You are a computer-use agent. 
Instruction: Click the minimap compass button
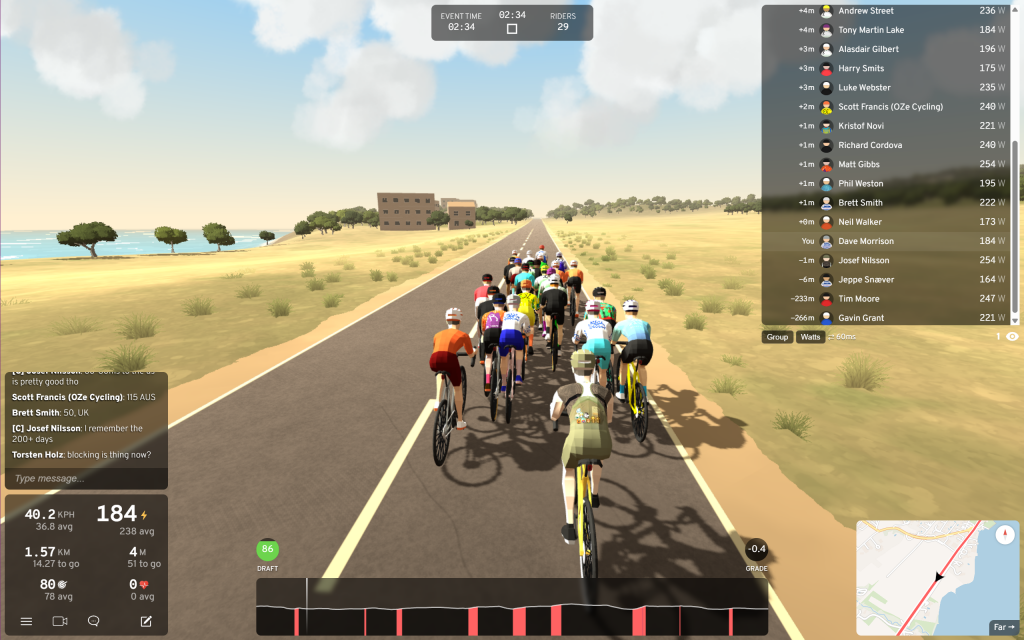[1003, 535]
